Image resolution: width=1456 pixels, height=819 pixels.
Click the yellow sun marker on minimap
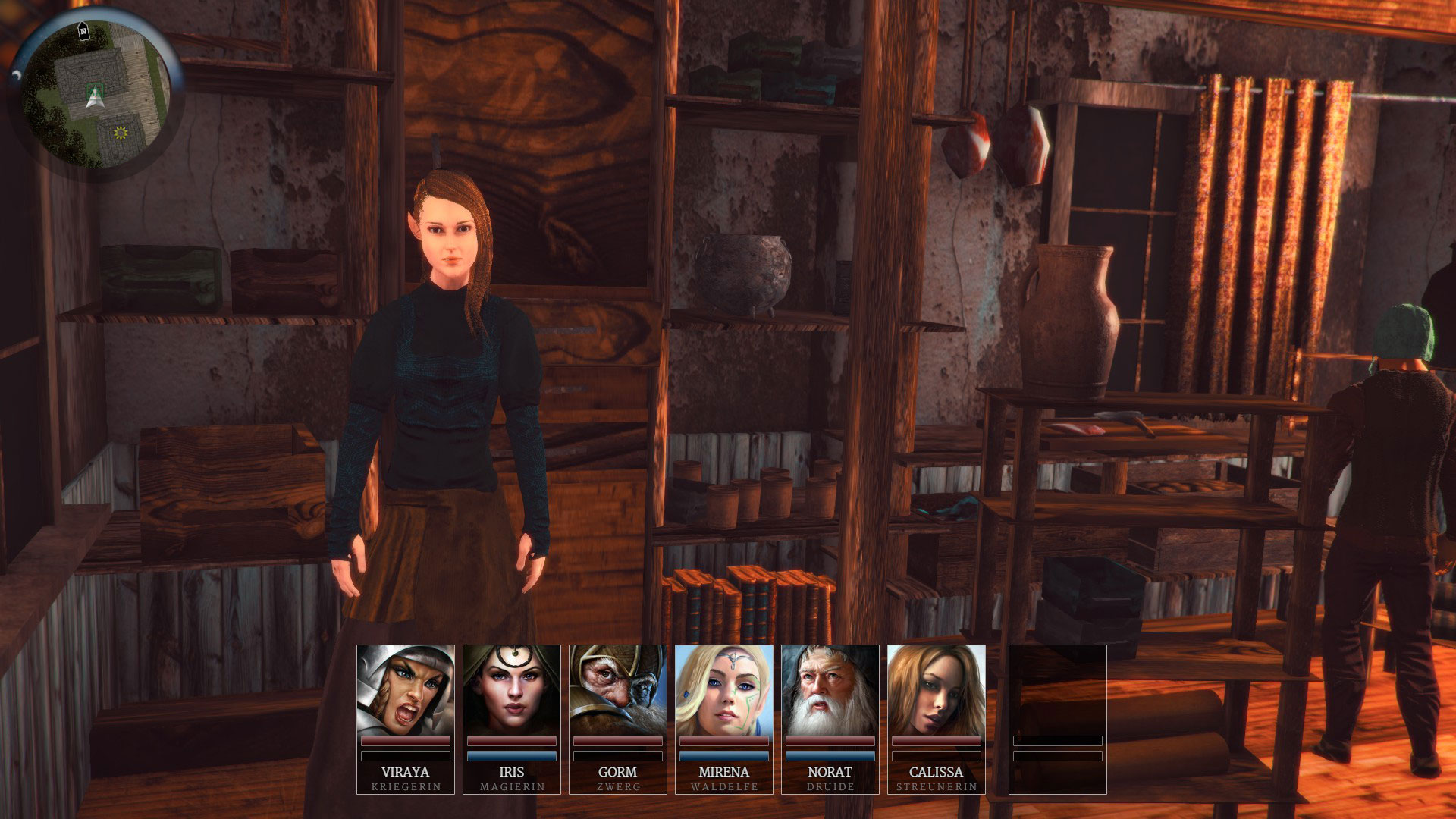pyautogui.click(x=120, y=133)
